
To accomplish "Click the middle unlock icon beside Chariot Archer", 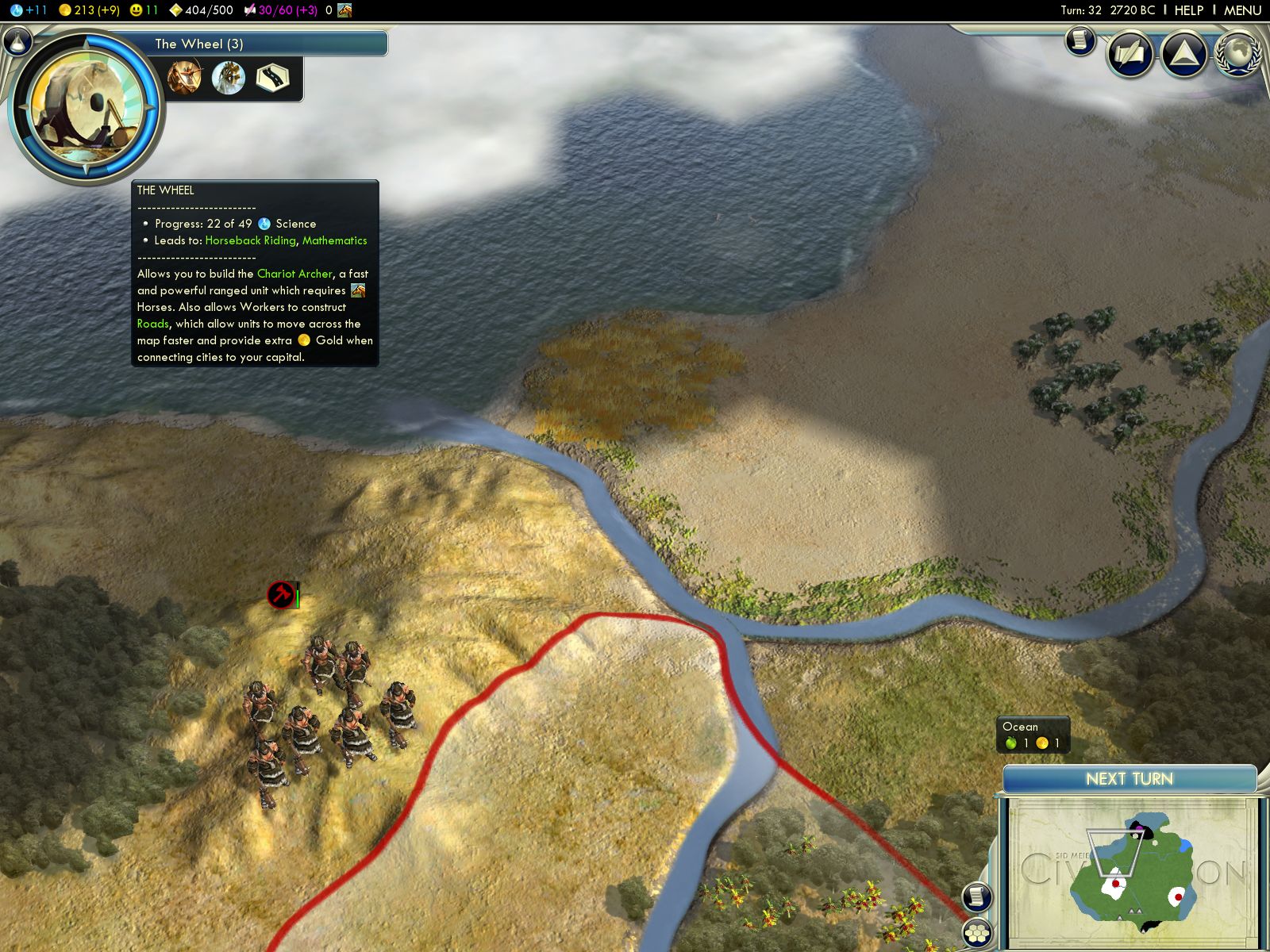I will click(229, 78).
